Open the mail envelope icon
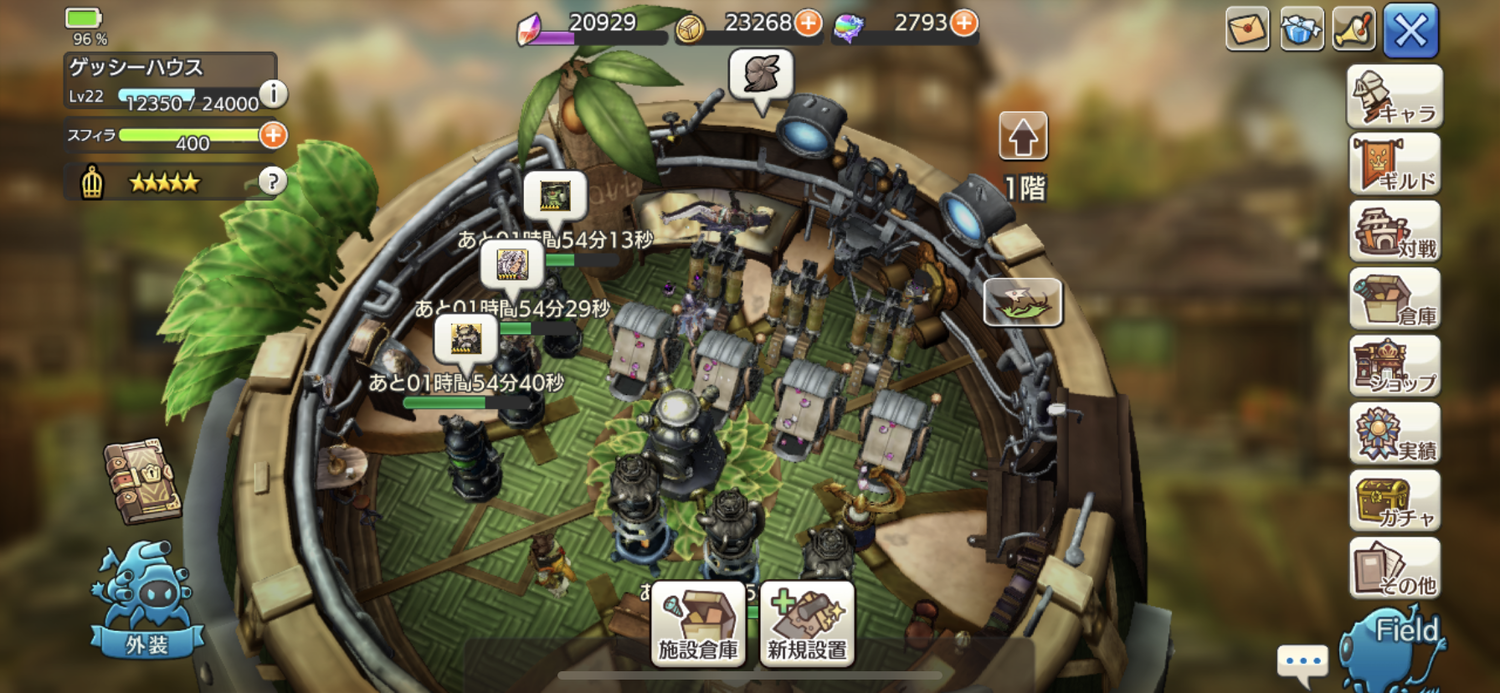This screenshot has width=1500, height=693. [1247, 29]
